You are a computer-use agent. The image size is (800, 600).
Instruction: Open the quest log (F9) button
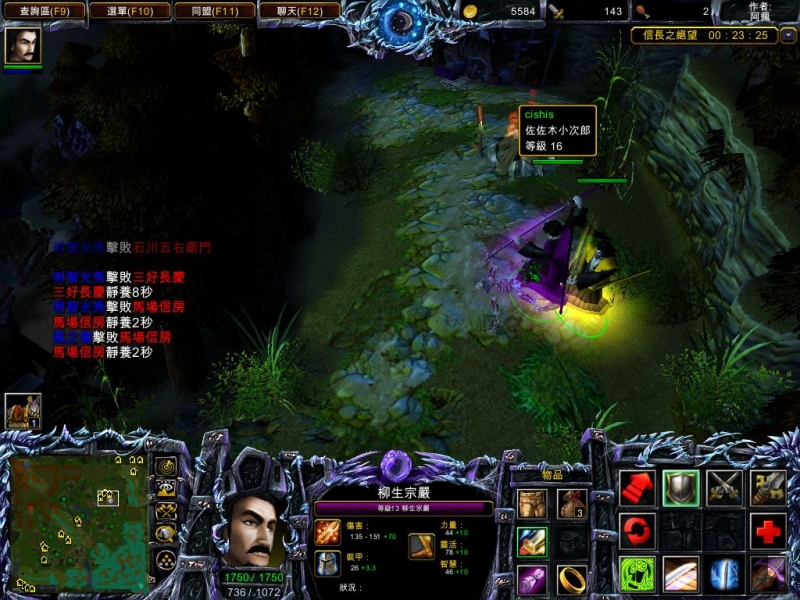pos(44,11)
